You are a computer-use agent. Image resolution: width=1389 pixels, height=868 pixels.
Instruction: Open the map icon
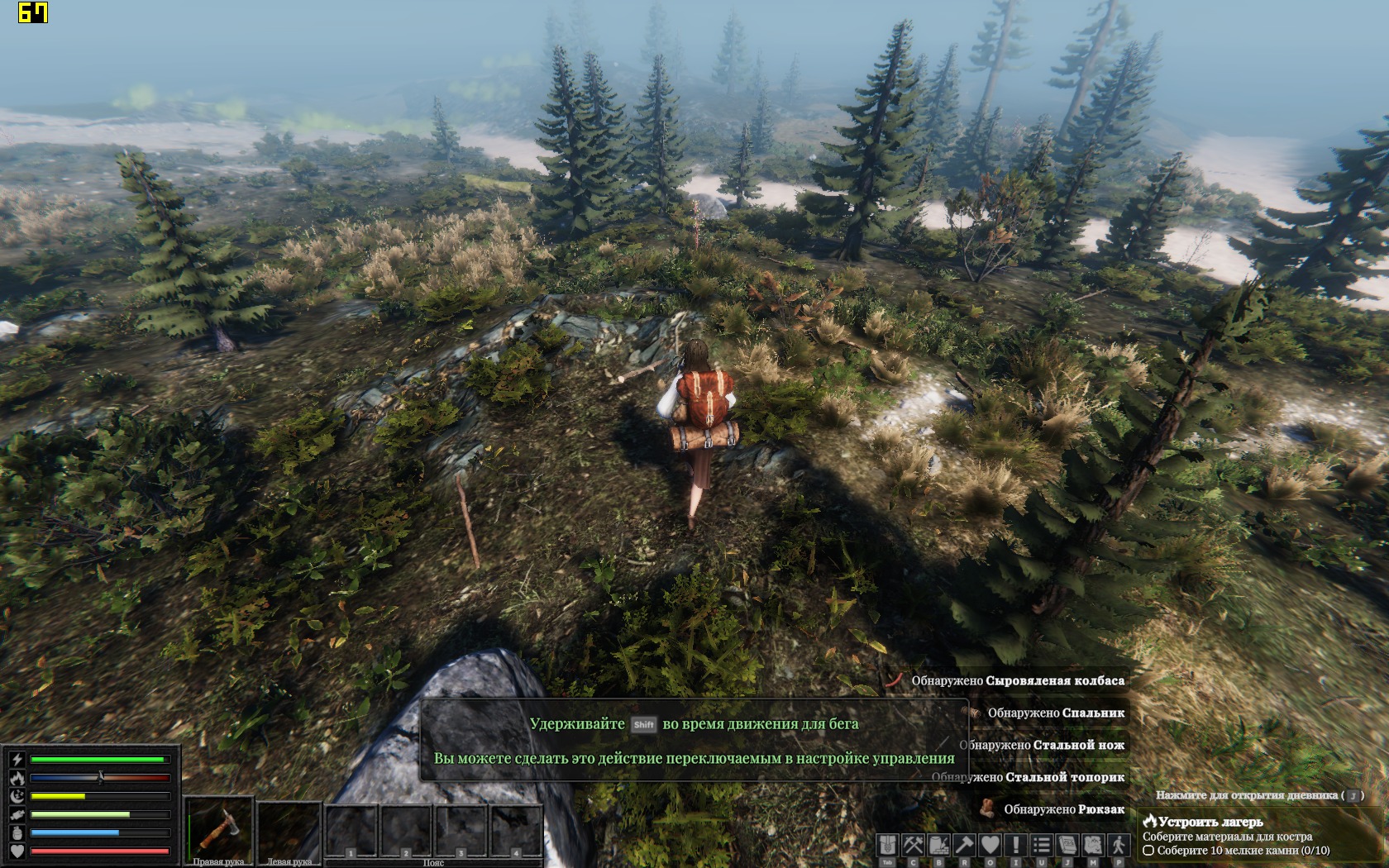coord(1092,845)
